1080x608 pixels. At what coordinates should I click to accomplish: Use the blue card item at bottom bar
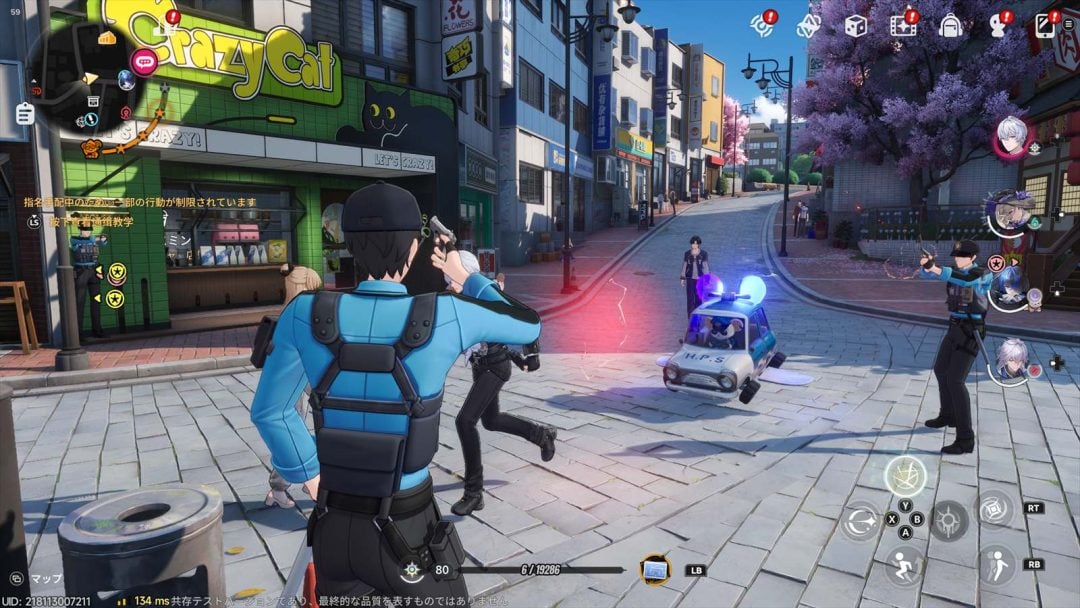pos(656,569)
